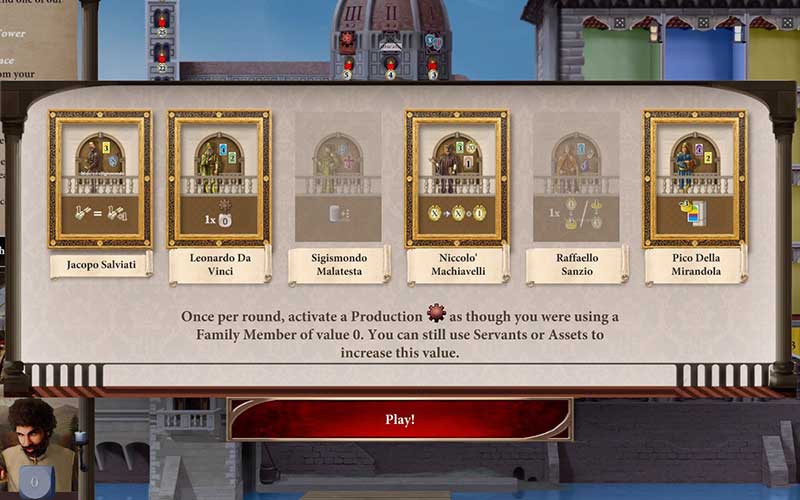Select the Niccolo' Machiavelli leader card
The height and width of the screenshot is (500, 800).
click(456, 179)
